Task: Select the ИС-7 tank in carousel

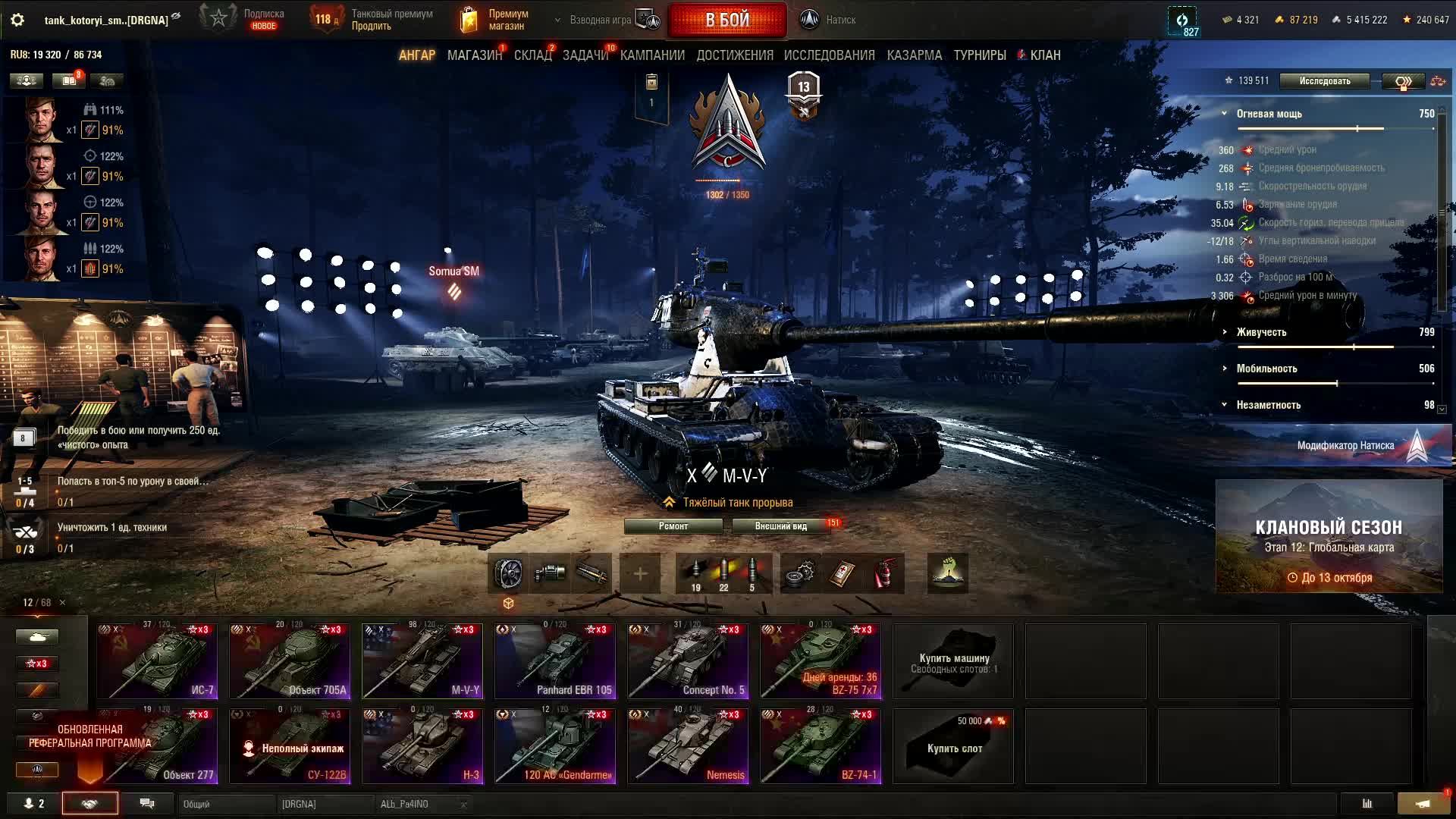Action: (x=157, y=661)
